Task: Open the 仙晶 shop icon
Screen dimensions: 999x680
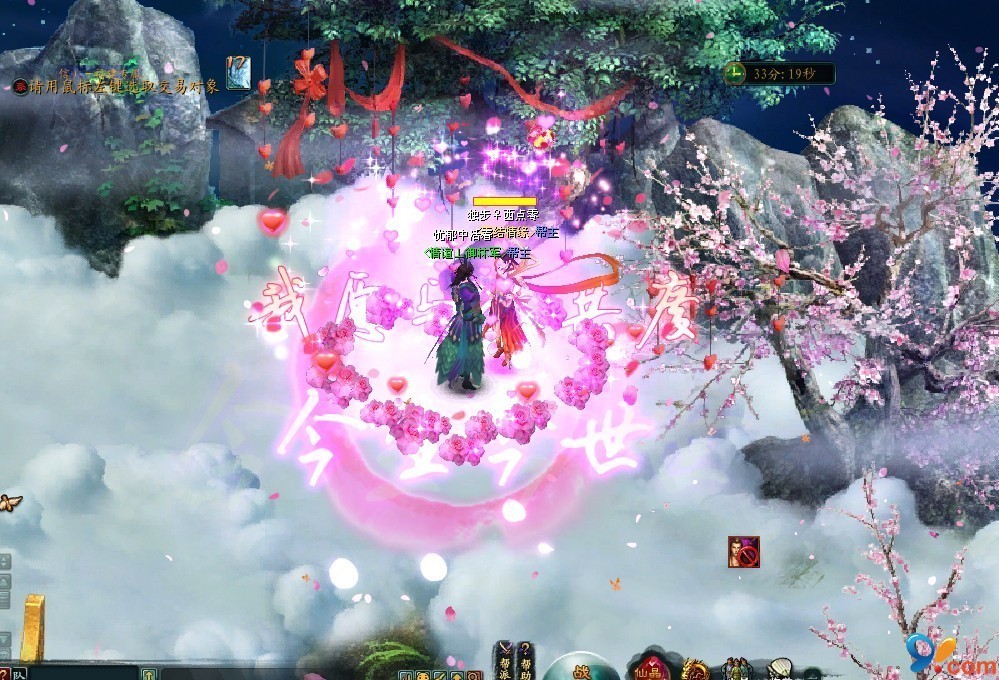Action: click(x=652, y=667)
